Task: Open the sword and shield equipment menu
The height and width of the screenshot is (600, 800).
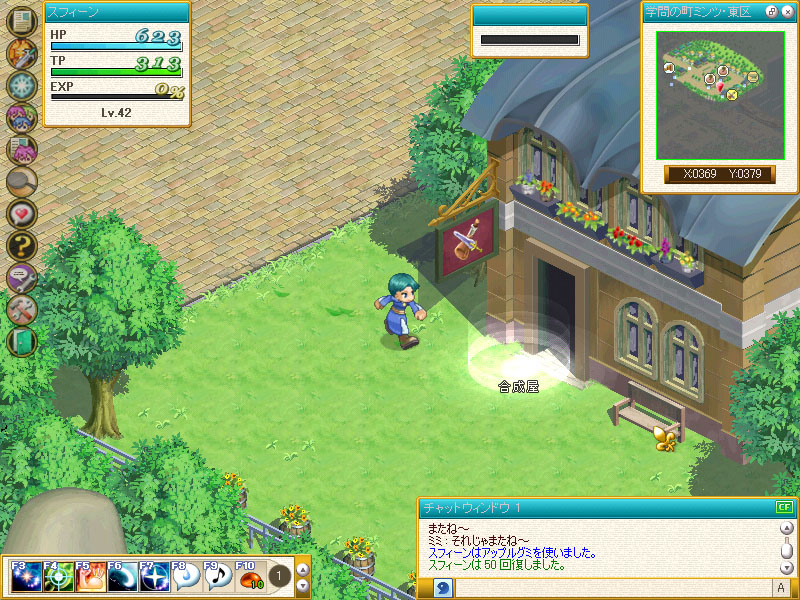Action: coord(21,53)
